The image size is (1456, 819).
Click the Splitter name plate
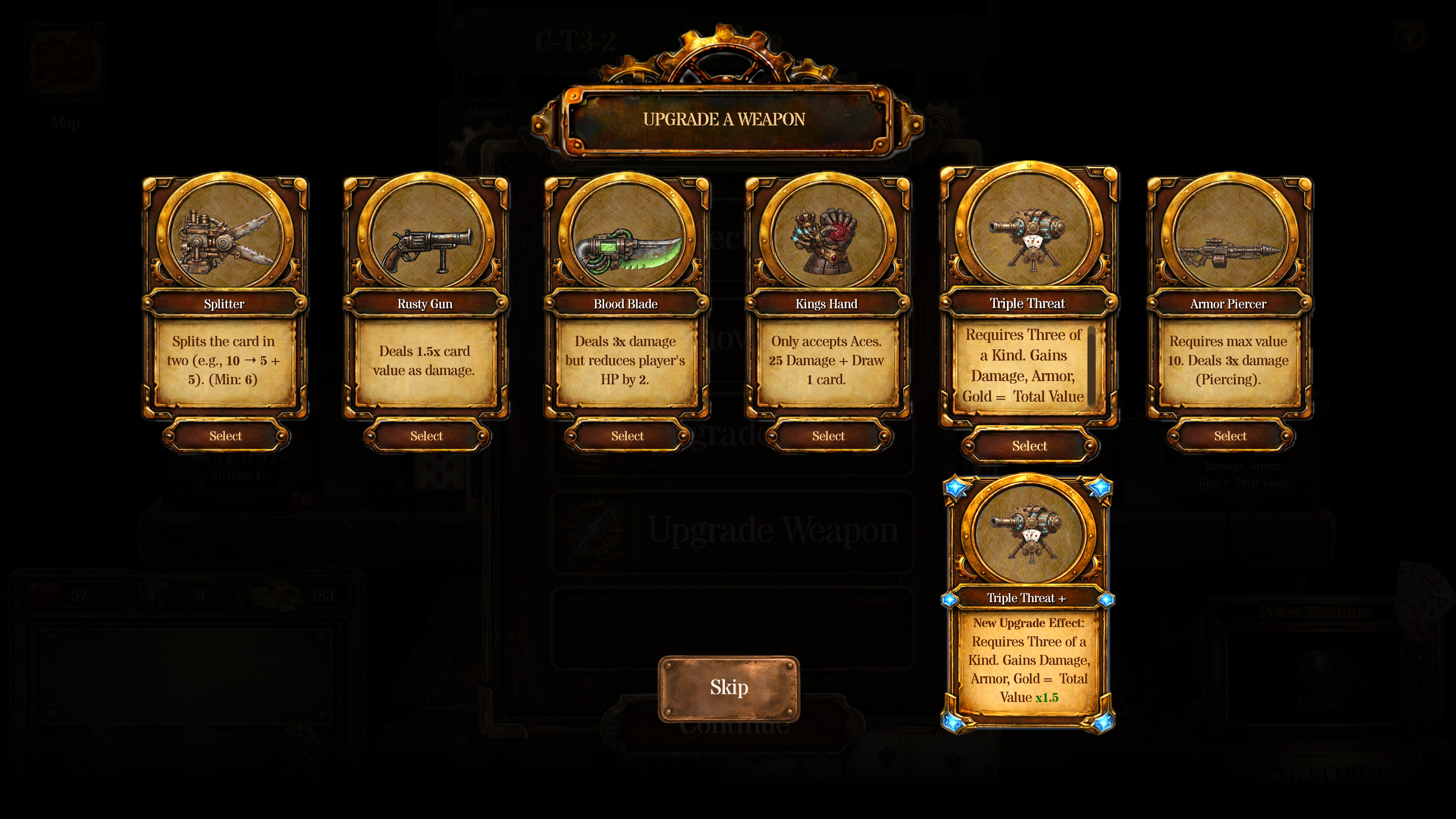click(225, 303)
